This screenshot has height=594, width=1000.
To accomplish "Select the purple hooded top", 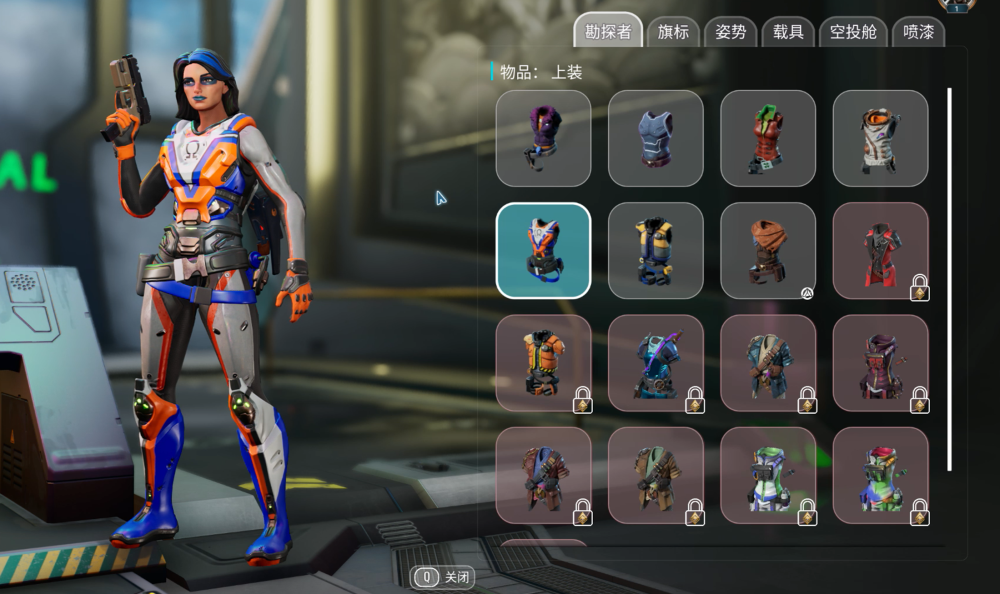I will tap(543, 138).
